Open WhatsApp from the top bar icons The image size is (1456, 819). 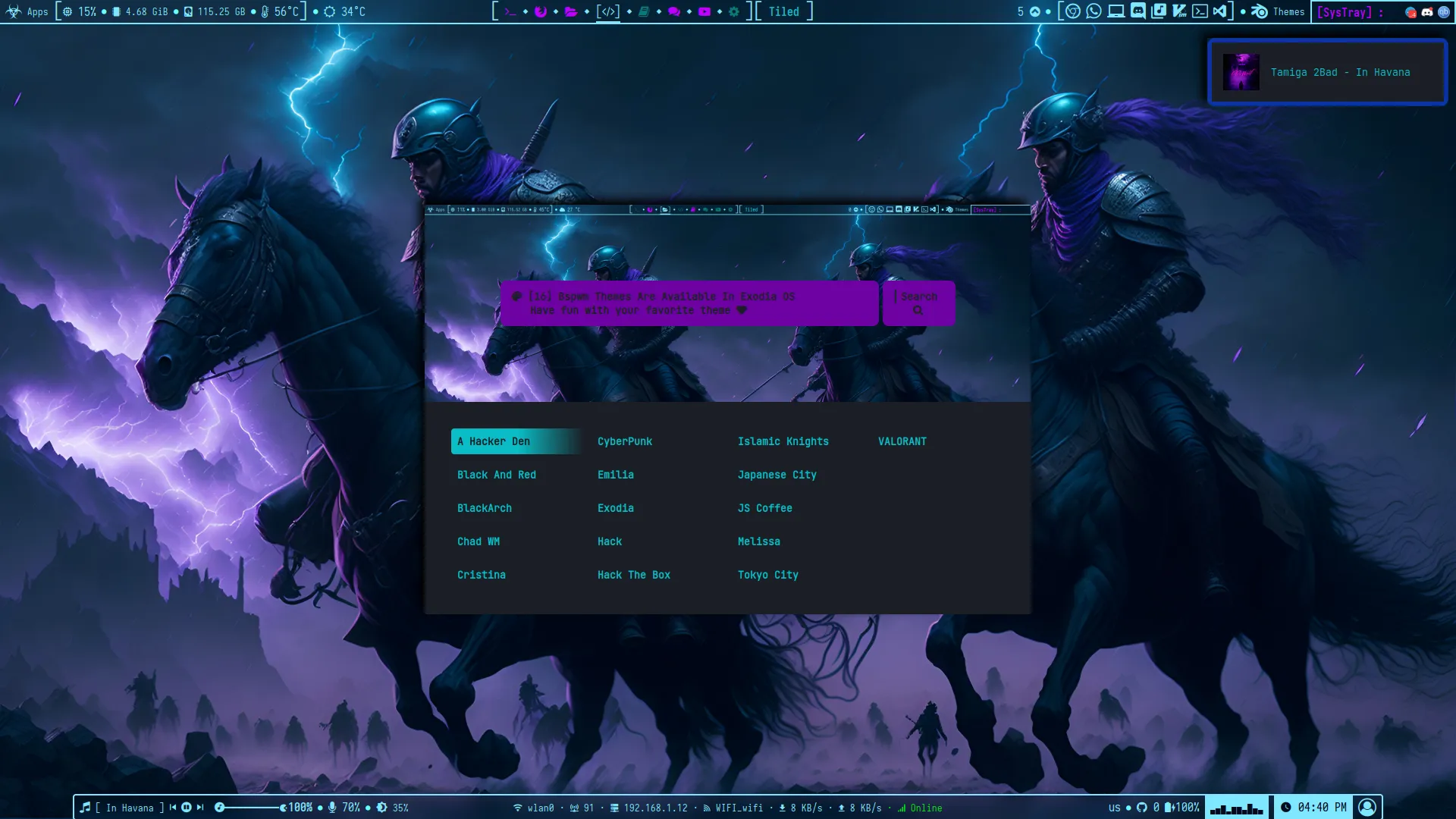coord(1093,11)
